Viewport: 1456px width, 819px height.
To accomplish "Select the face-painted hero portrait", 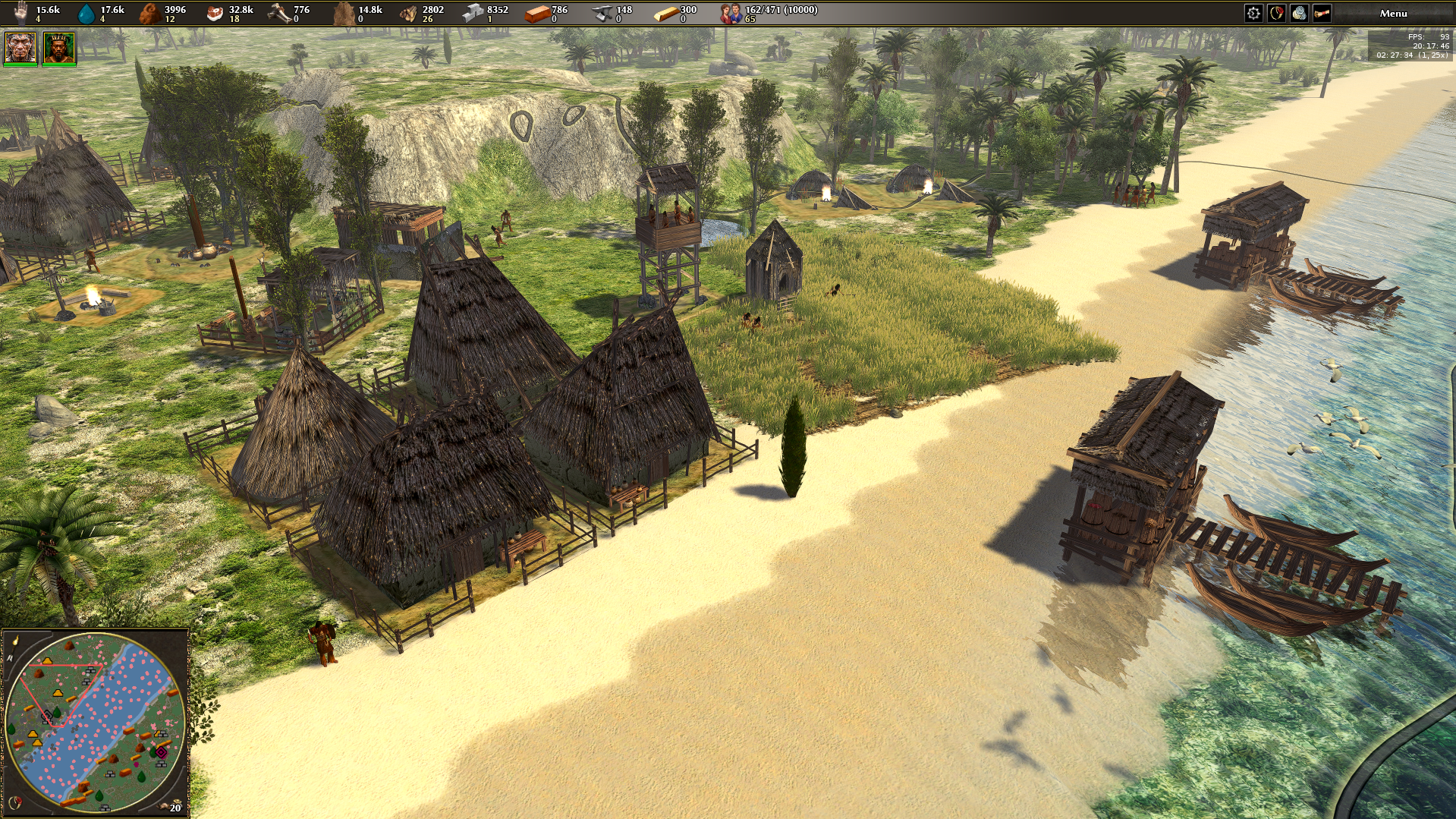I will pyautogui.click(x=20, y=48).
